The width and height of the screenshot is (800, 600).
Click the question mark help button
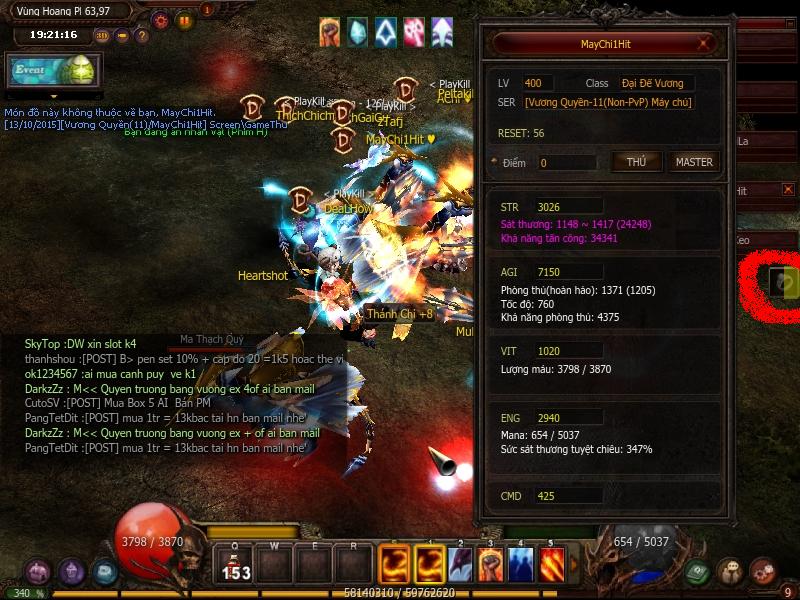point(142,35)
